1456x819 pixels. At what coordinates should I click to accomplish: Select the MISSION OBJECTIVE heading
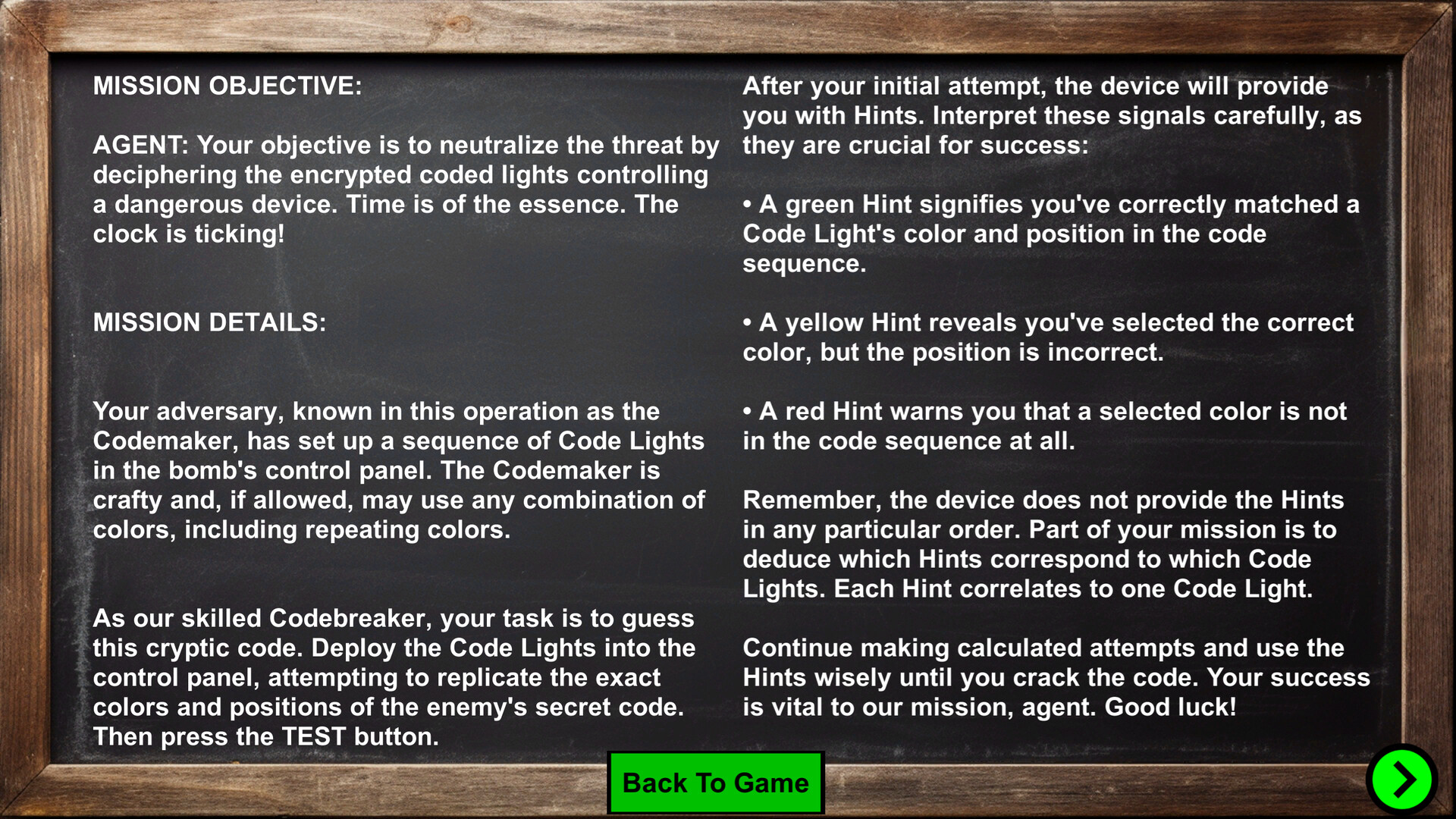[x=227, y=86]
